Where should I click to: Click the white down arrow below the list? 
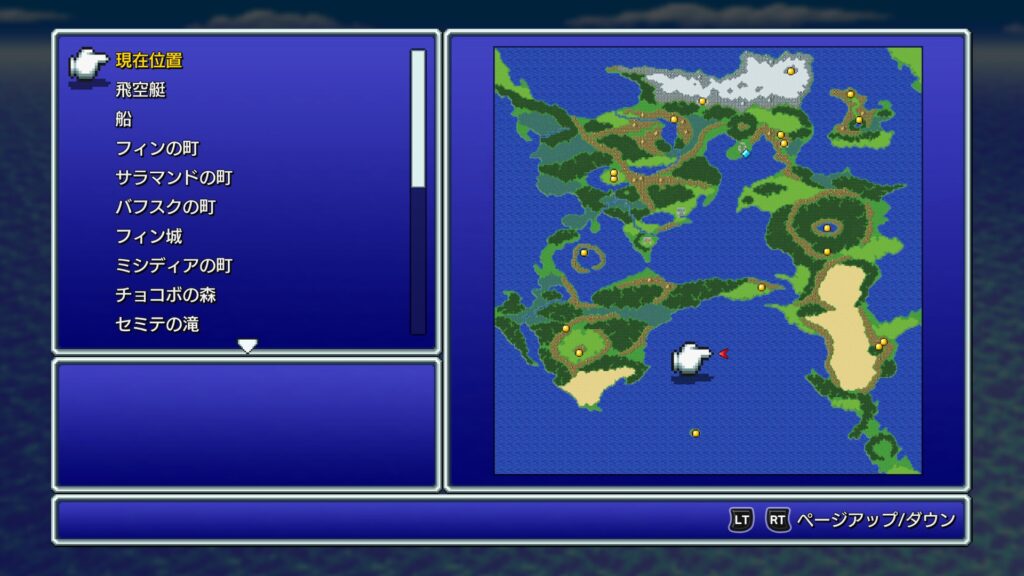point(247,346)
